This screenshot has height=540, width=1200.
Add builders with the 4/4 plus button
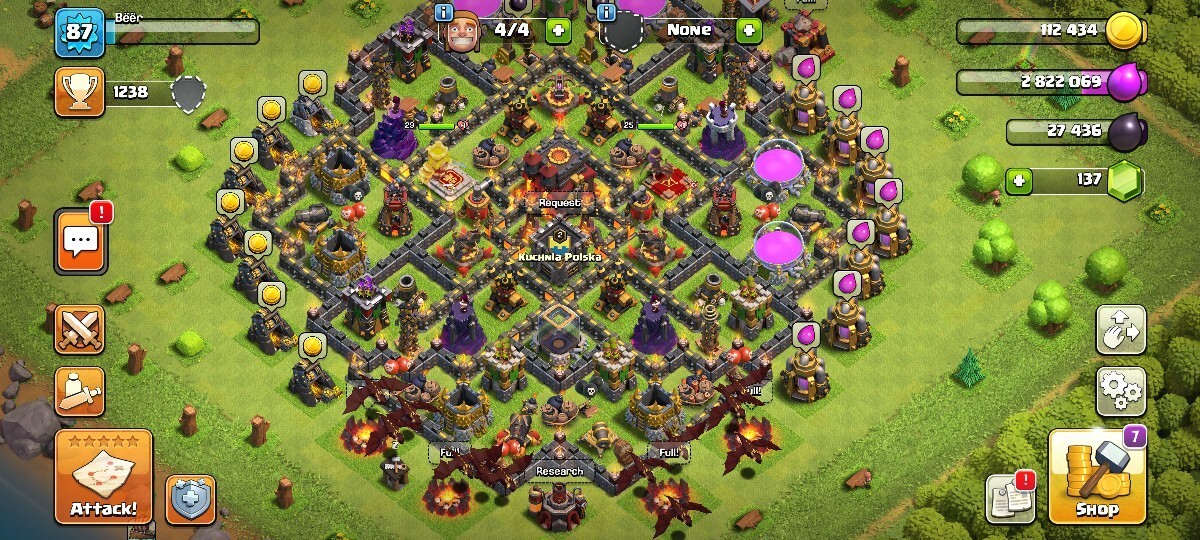coord(558,30)
